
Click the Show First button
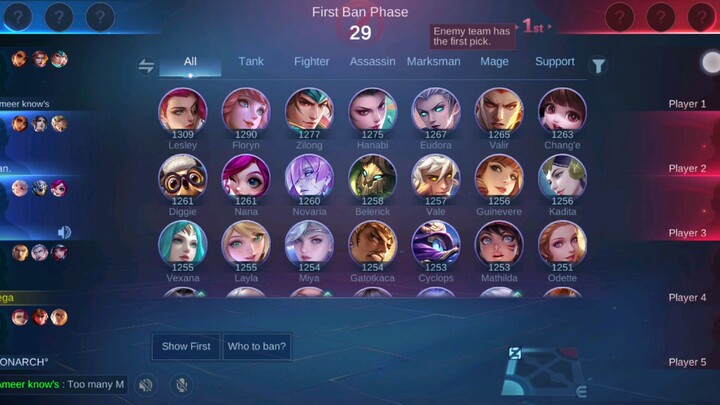(186, 346)
